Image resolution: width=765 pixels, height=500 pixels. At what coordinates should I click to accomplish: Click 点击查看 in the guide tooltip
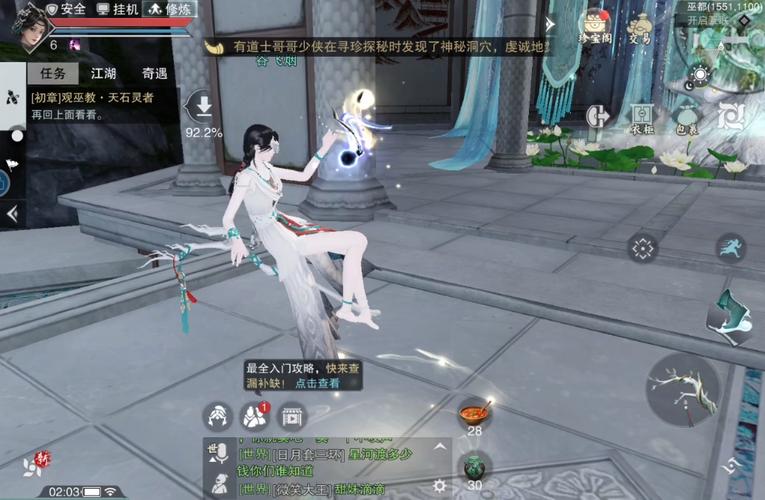click(x=317, y=383)
